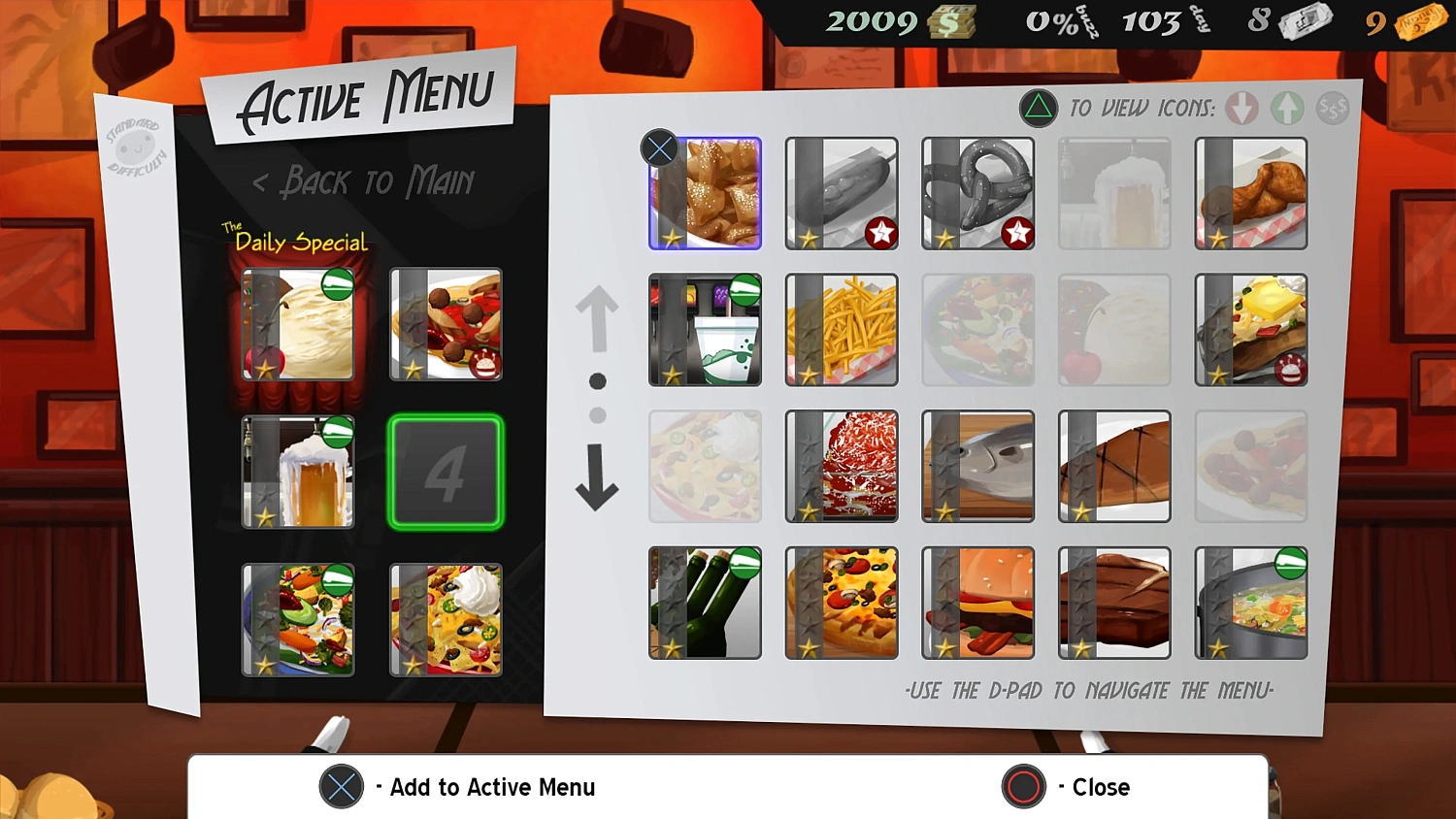Viewport: 1456px width, 819px height.
Task: Select the french fries icon
Action: point(841,330)
